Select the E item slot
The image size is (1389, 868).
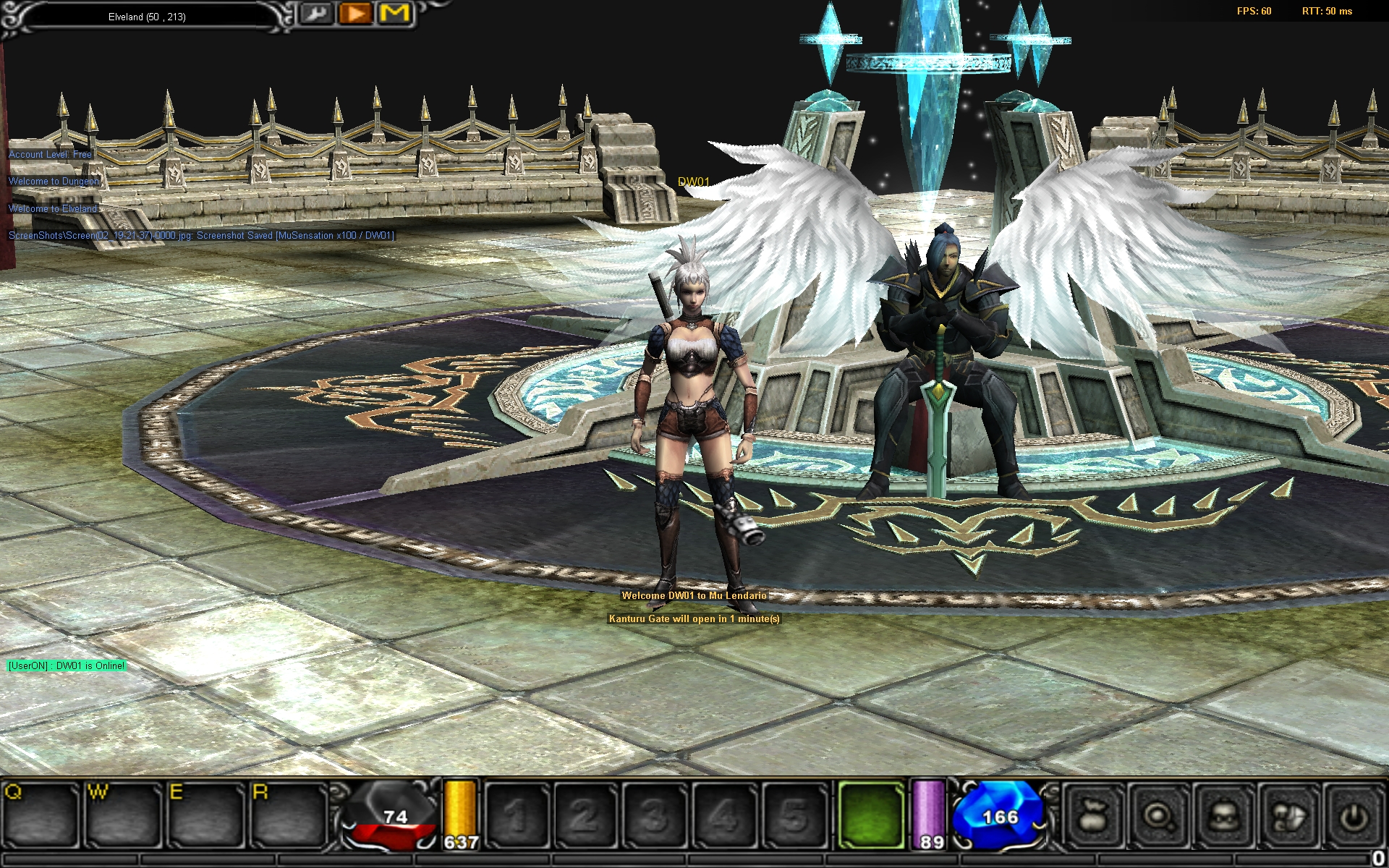point(205,815)
